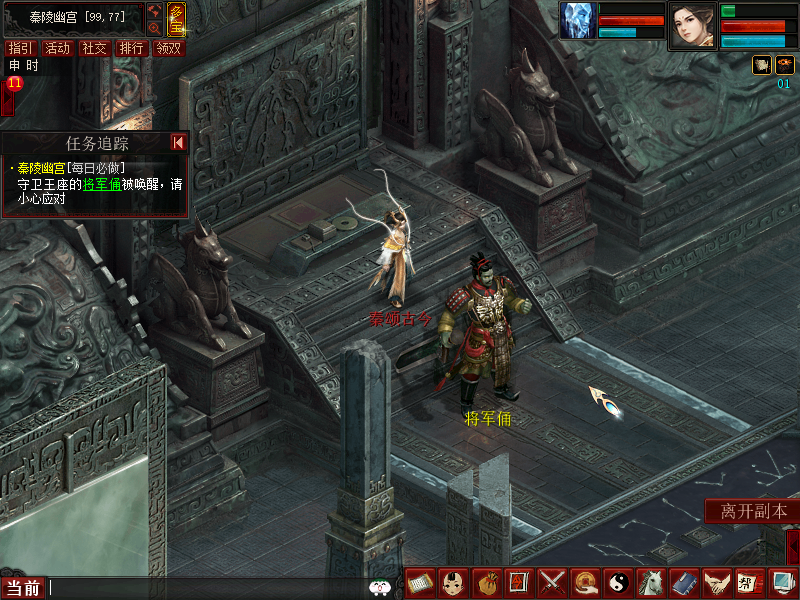800x600 pixels.
Task: Click the chat input field
Action: pyautogui.click(x=200, y=588)
